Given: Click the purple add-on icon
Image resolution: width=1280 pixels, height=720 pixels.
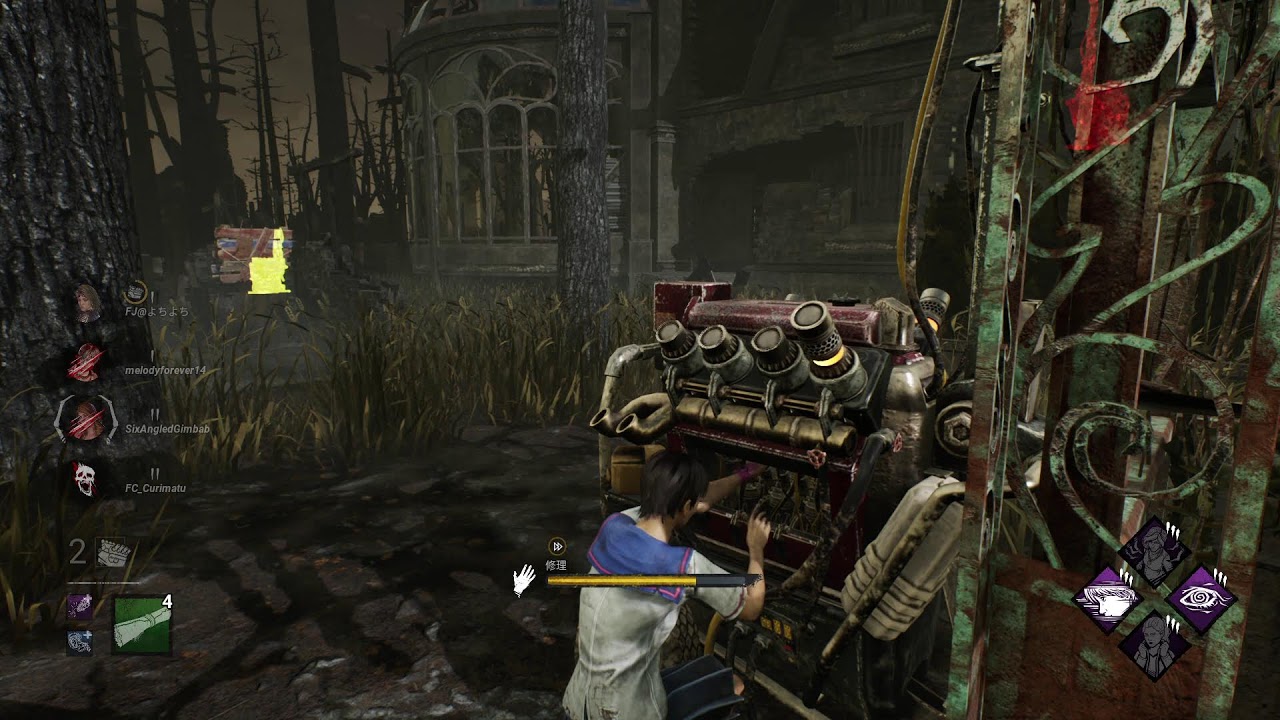Looking at the screenshot, I should coord(80,606).
